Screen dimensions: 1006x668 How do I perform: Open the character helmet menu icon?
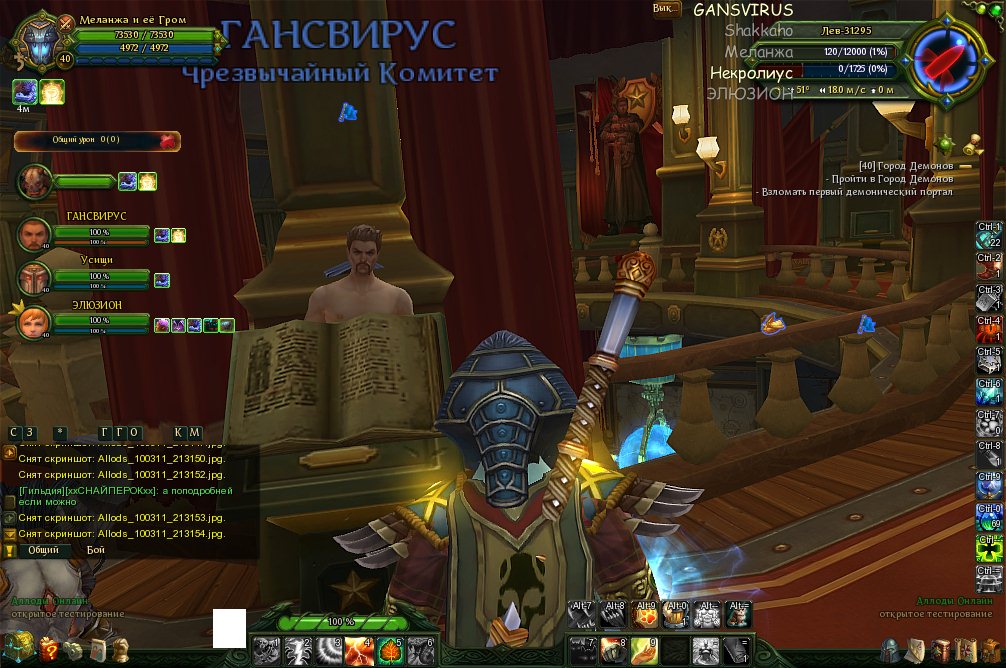890,650
